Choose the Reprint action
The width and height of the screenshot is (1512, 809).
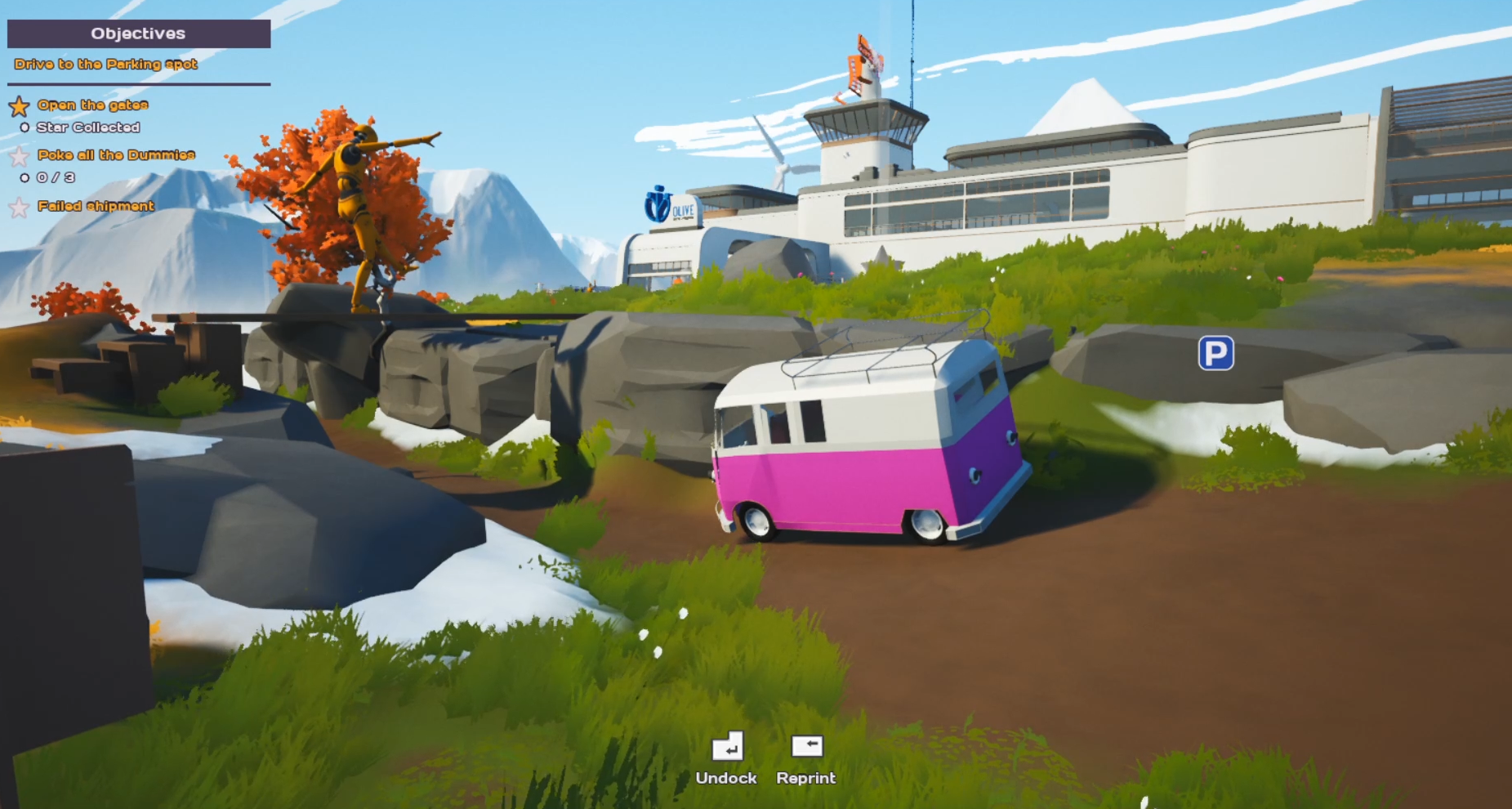pos(806,758)
